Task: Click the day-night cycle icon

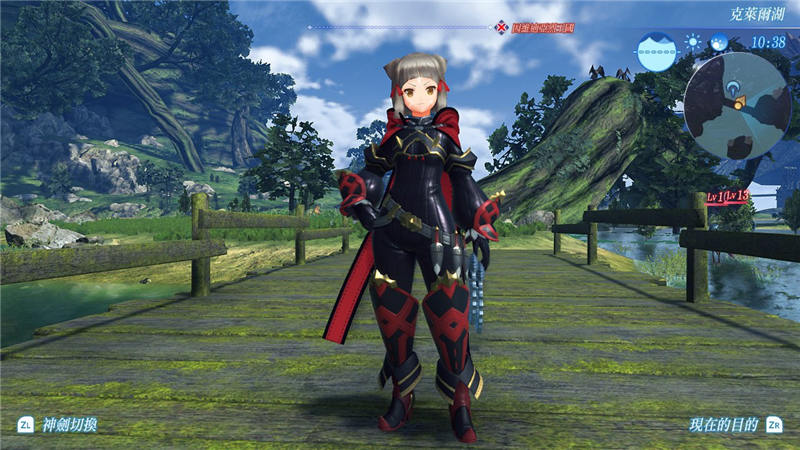Action: 719,43
